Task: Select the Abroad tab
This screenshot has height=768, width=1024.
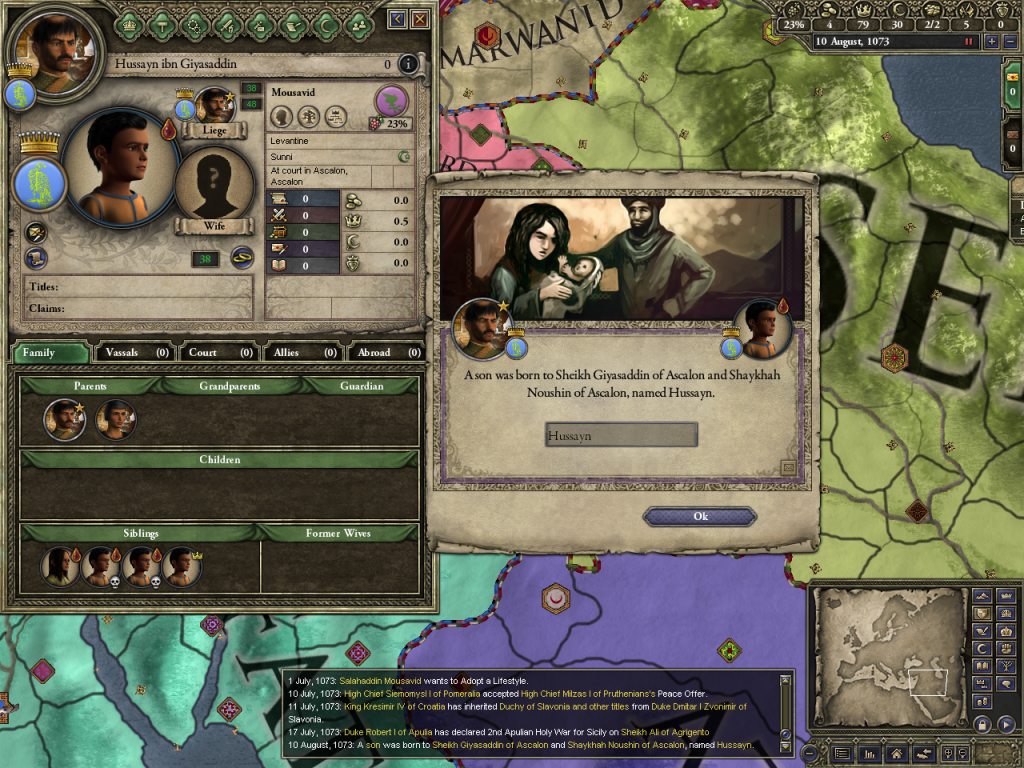Action: point(385,352)
